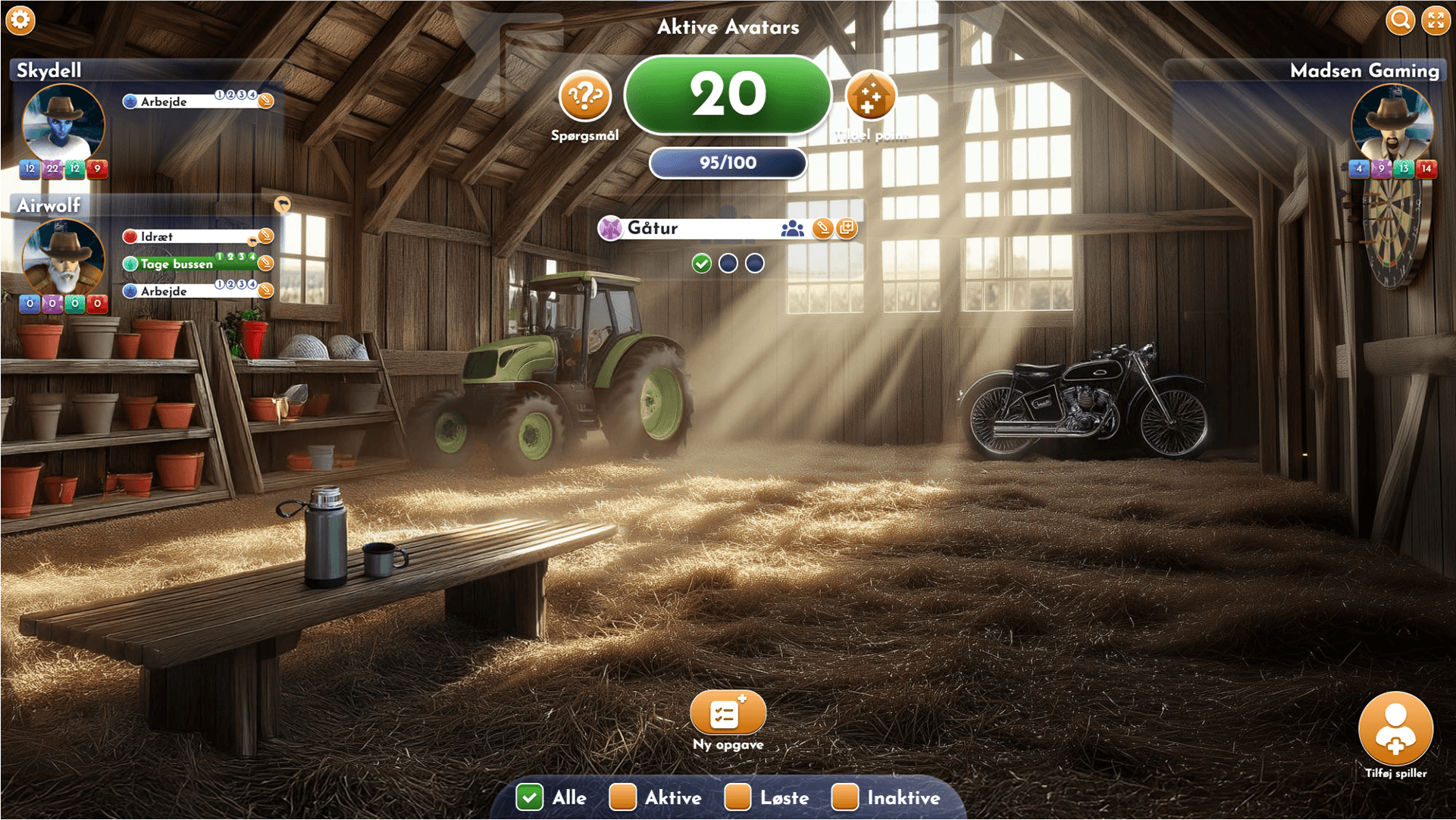The height and width of the screenshot is (820, 1456).
Task: Edit Airwolf's Tage bussen task
Action: point(266,264)
